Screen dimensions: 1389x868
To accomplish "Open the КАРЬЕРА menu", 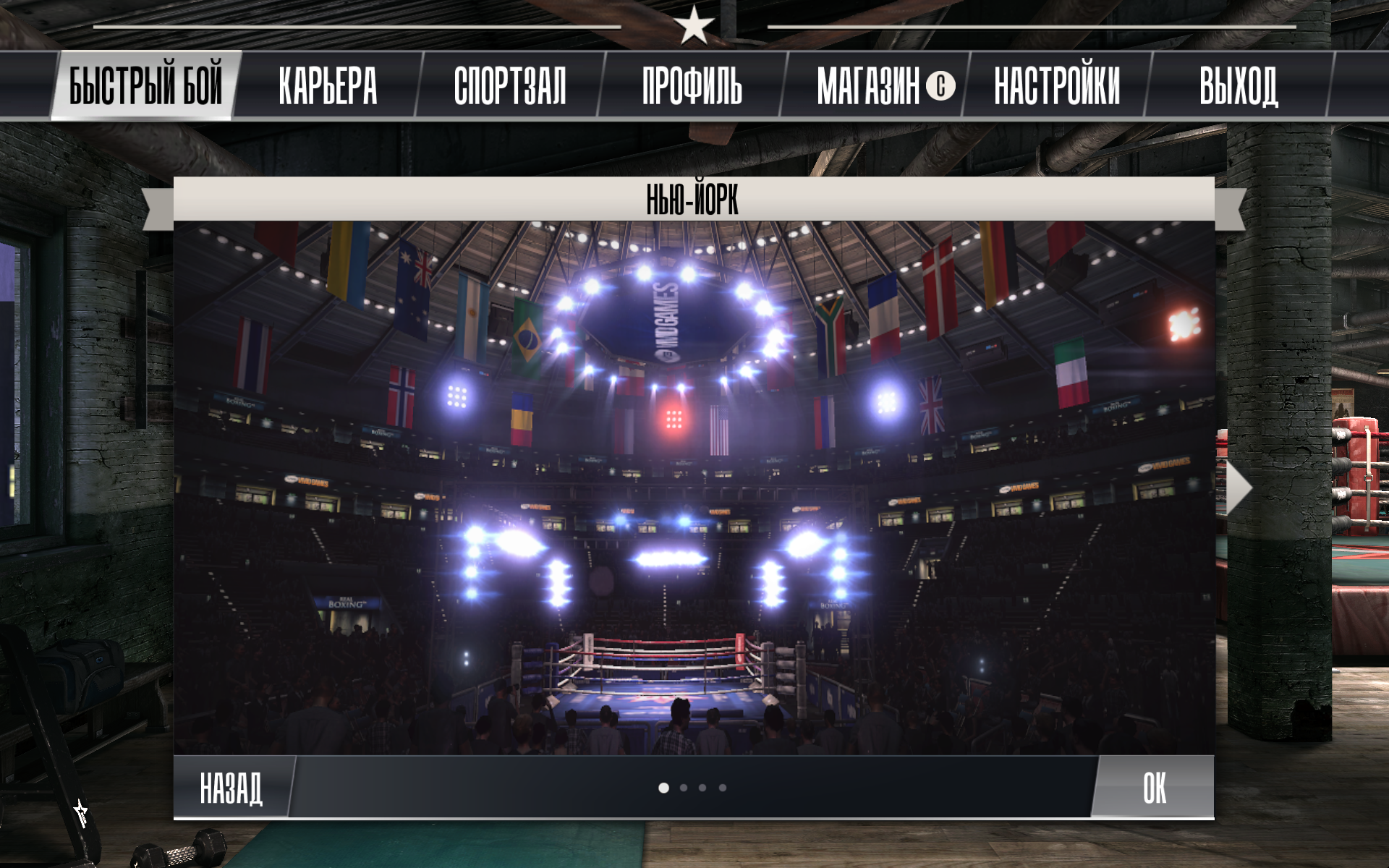I will (328, 85).
